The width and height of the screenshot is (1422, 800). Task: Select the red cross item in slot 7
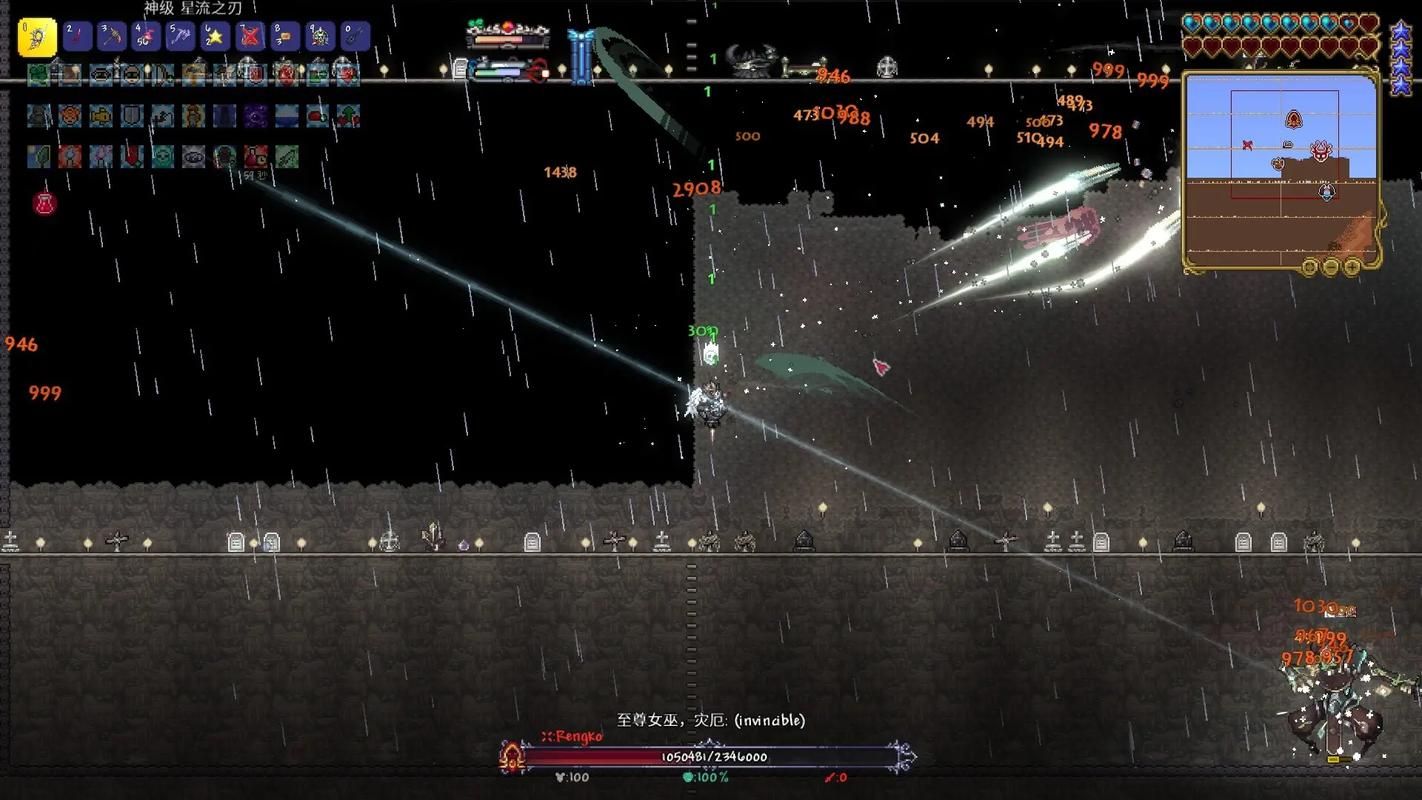(250, 37)
